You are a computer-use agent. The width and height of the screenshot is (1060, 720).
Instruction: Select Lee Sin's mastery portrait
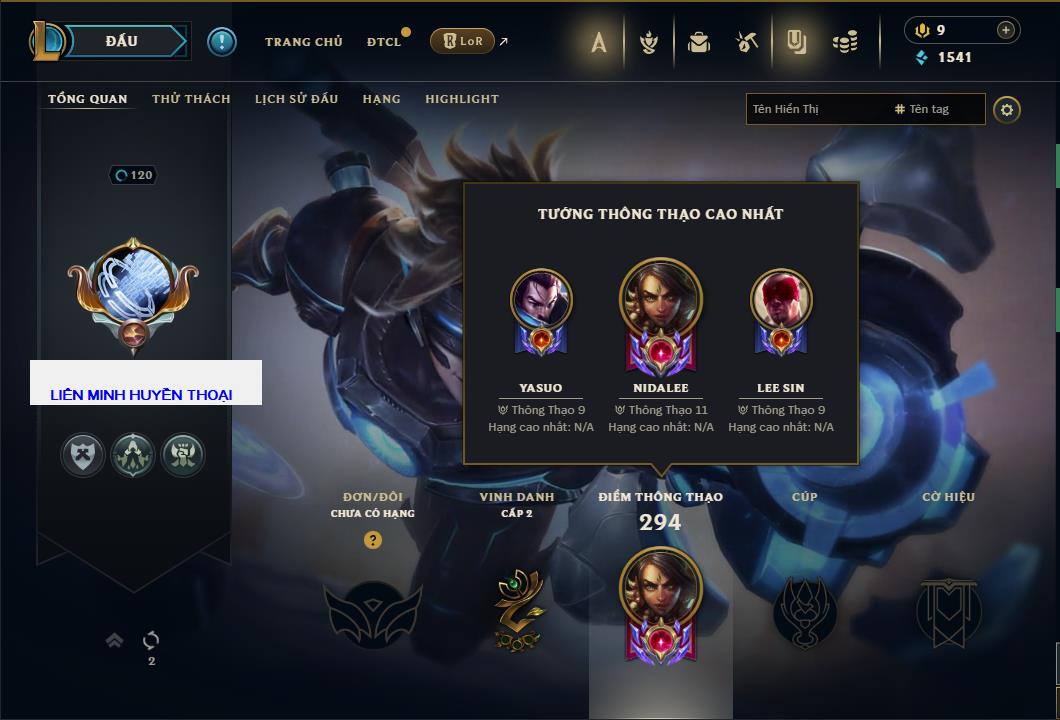point(781,300)
